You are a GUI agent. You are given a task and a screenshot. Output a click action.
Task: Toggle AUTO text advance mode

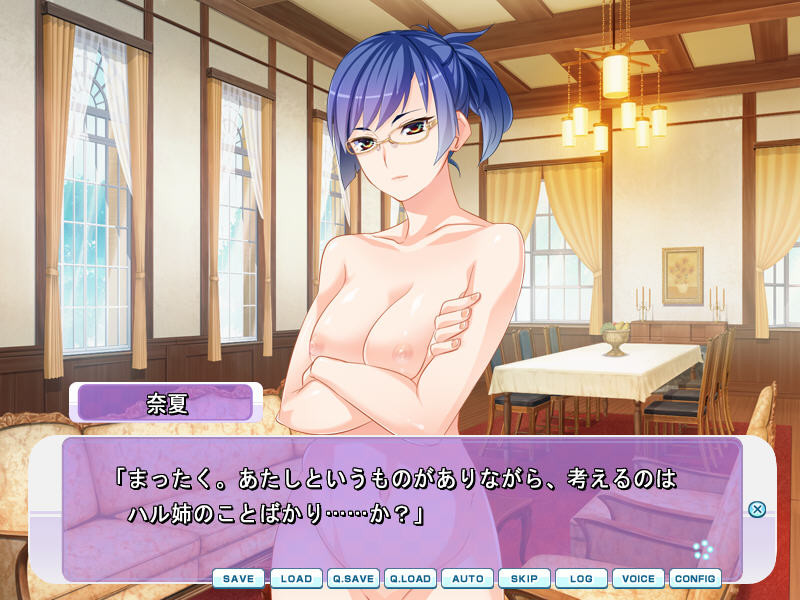pyautogui.click(x=468, y=578)
